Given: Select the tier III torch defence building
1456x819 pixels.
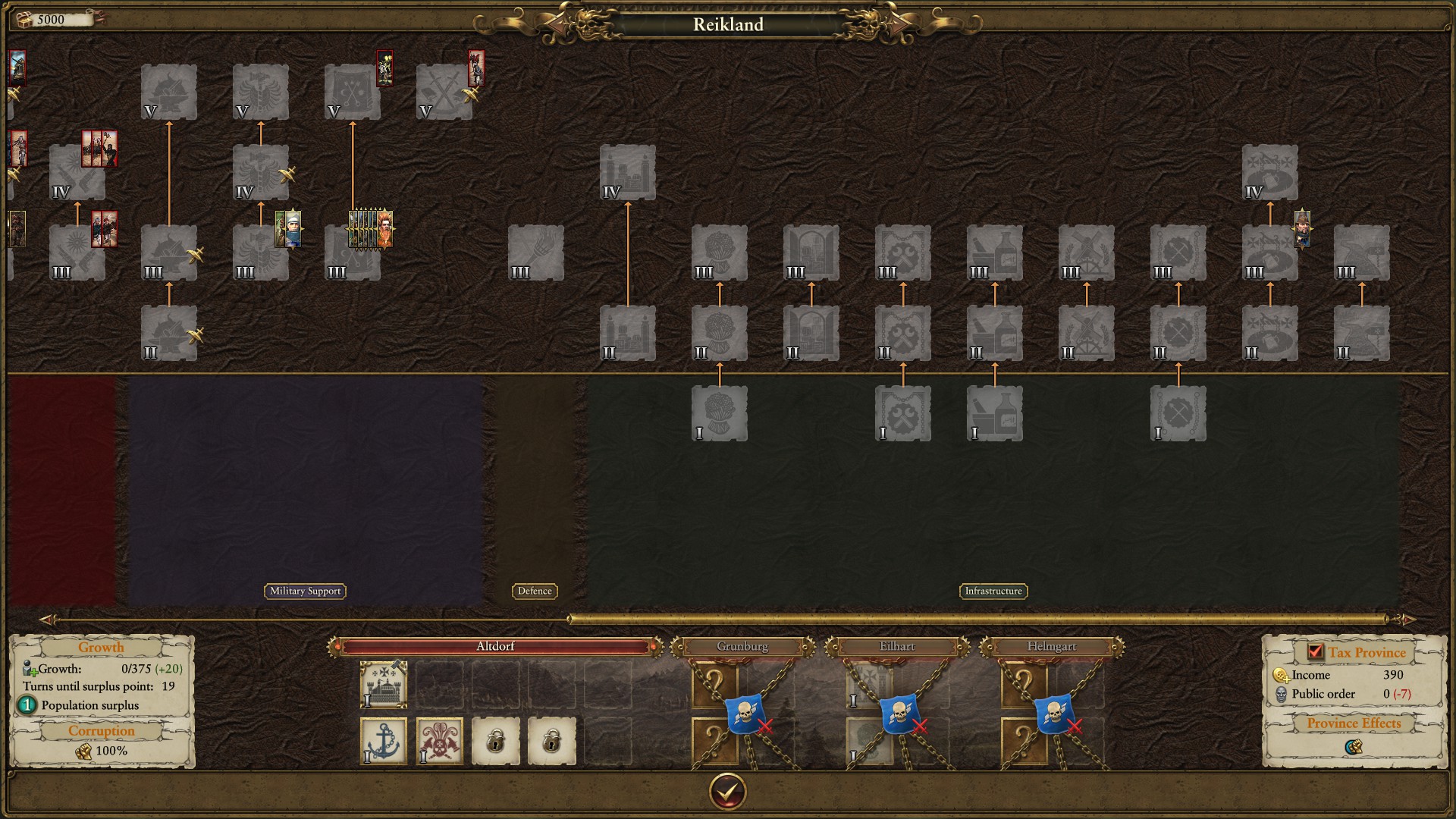Looking at the screenshot, I should tap(536, 253).
